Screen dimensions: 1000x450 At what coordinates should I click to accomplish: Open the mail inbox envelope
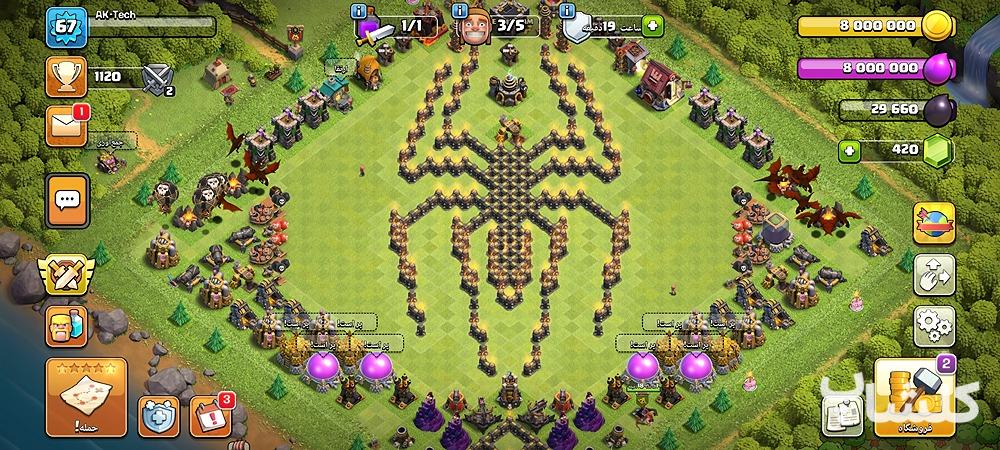tap(67, 127)
